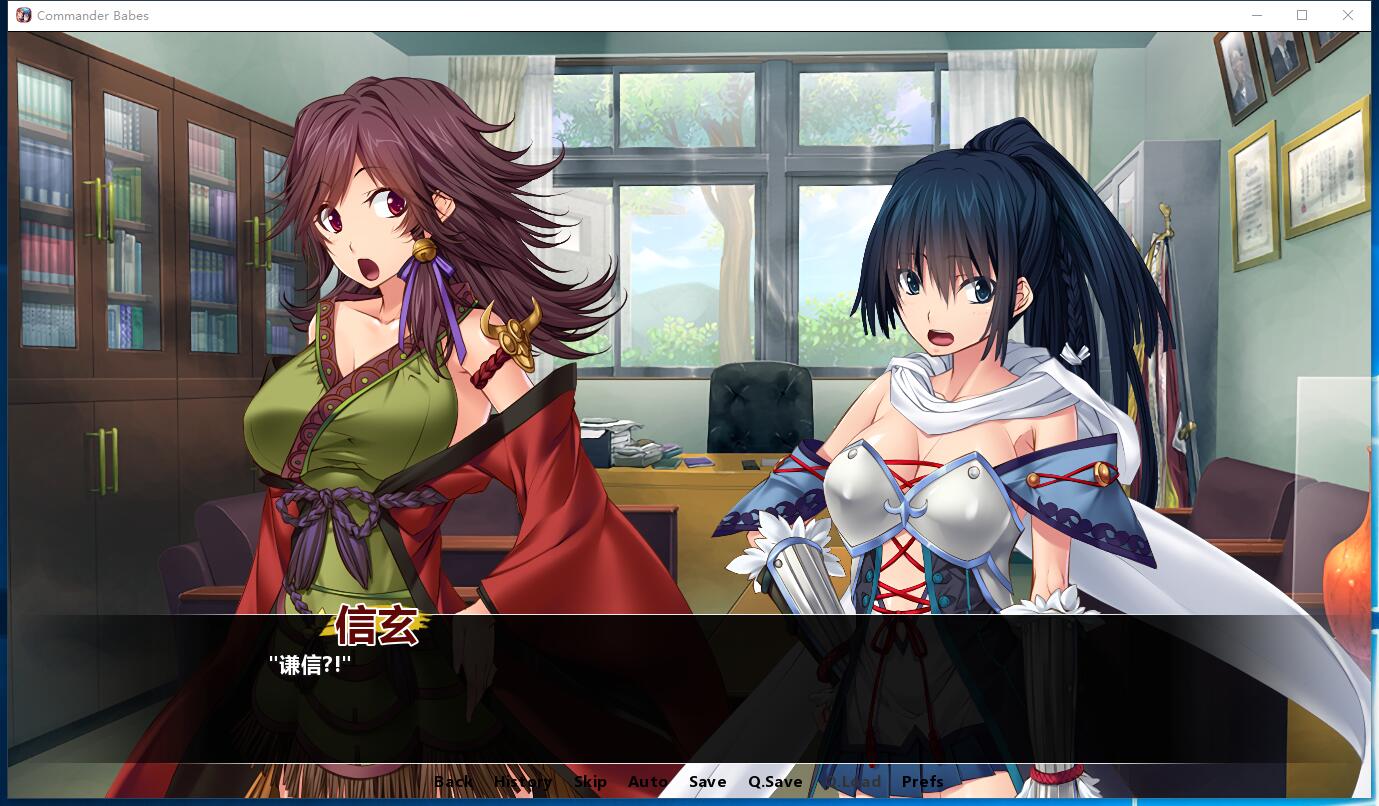The image size is (1379, 806).
Task: Enable Skip mode to fast-forward text
Action: (x=590, y=781)
